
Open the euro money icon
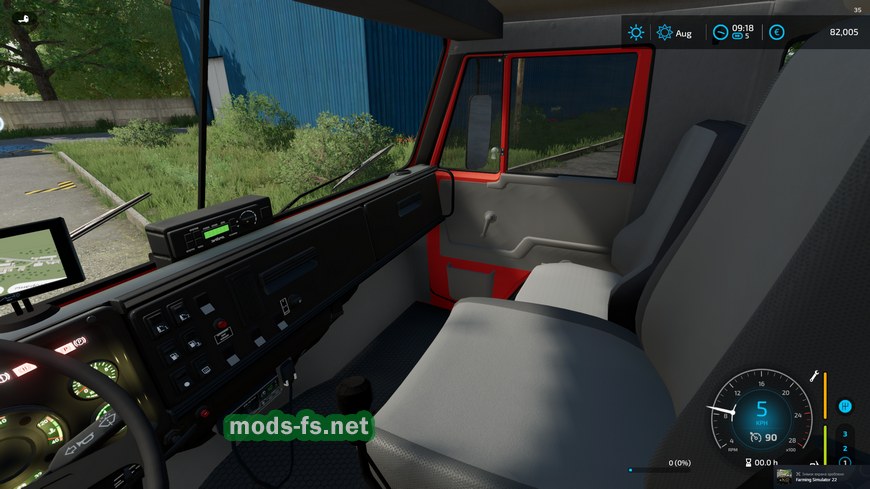(776, 32)
